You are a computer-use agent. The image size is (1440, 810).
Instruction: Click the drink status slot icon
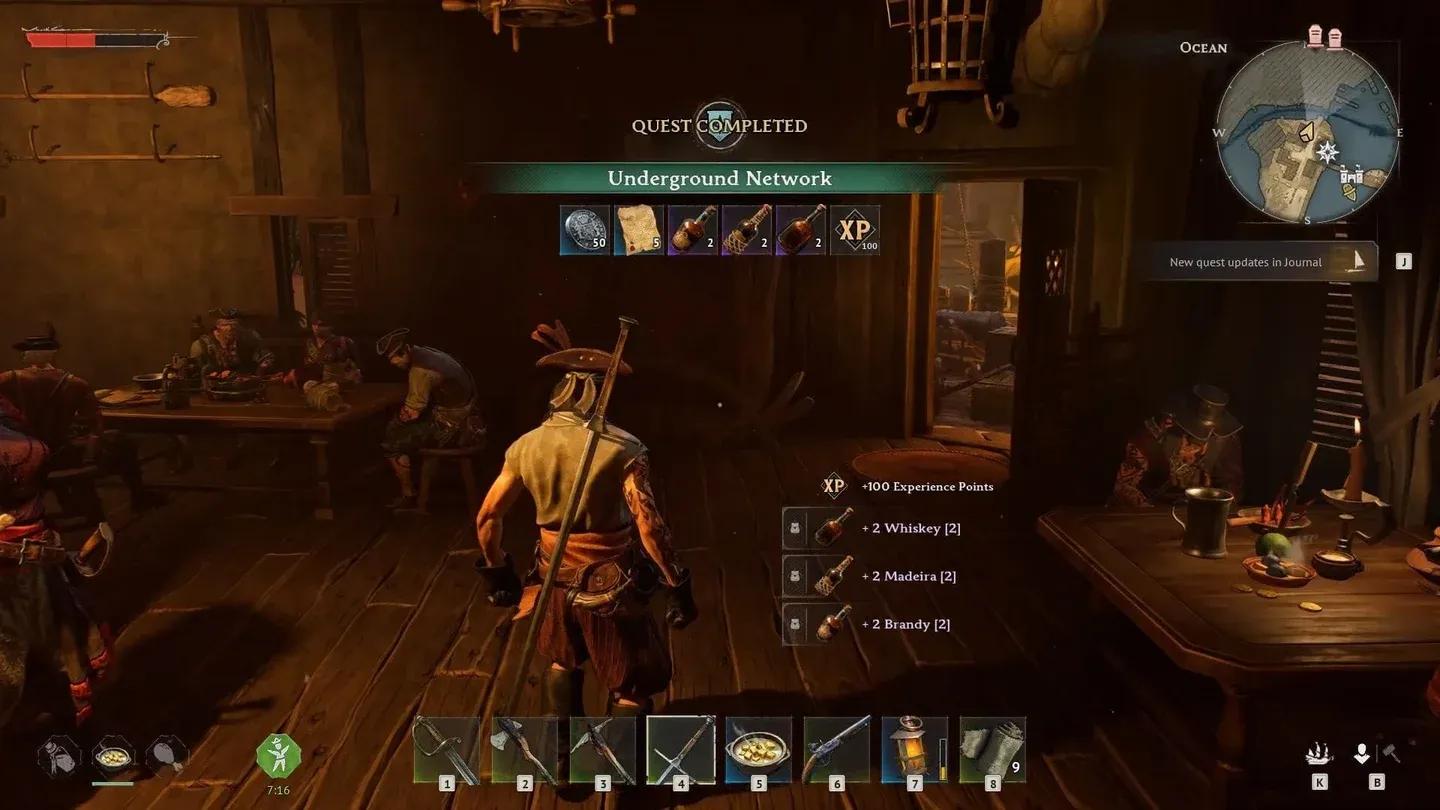coord(59,757)
